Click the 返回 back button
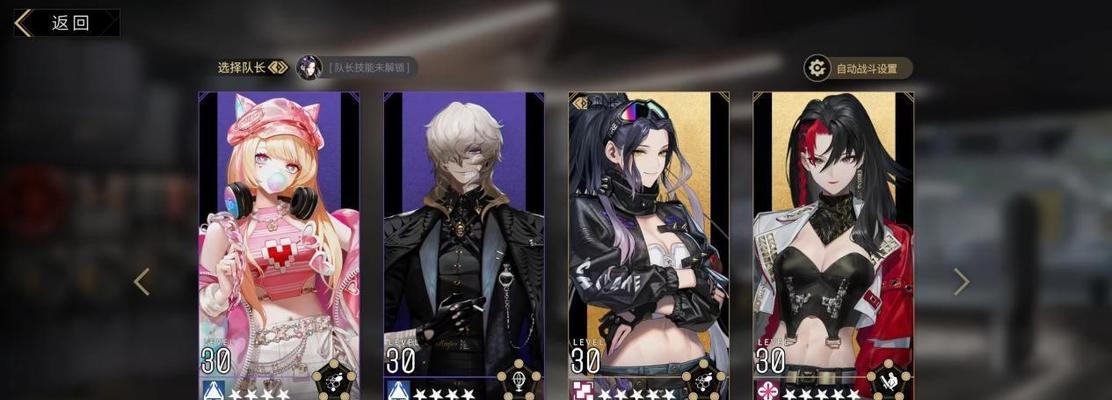Viewport: 1112px width, 400px height. click(x=66, y=23)
